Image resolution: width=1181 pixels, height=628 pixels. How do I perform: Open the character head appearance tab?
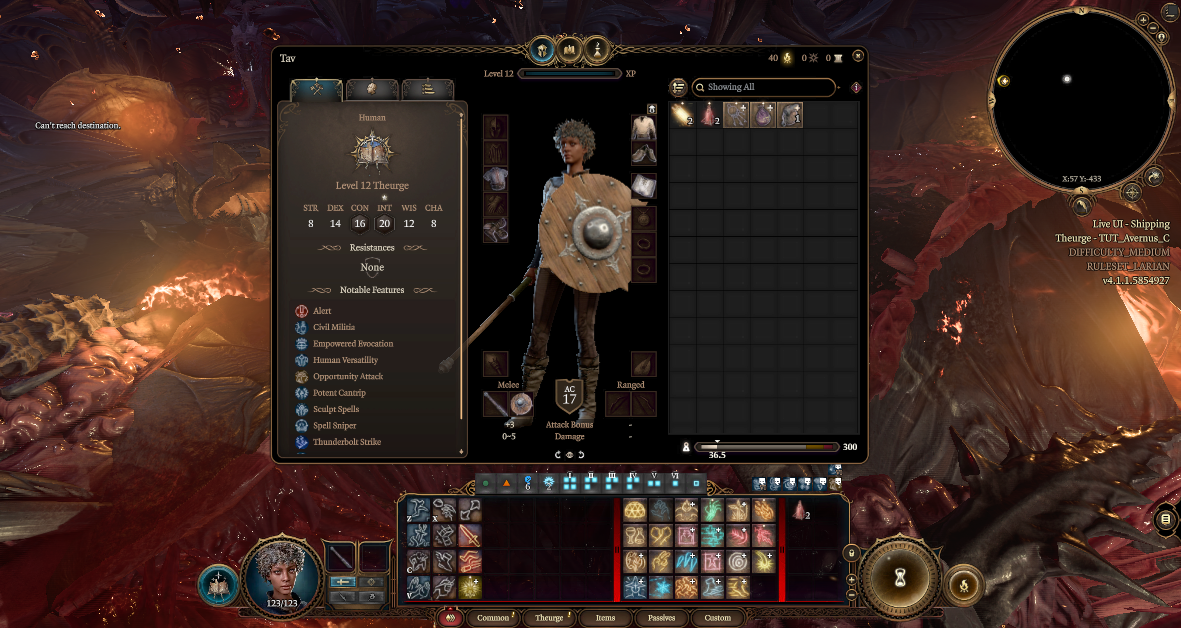(x=372, y=89)
